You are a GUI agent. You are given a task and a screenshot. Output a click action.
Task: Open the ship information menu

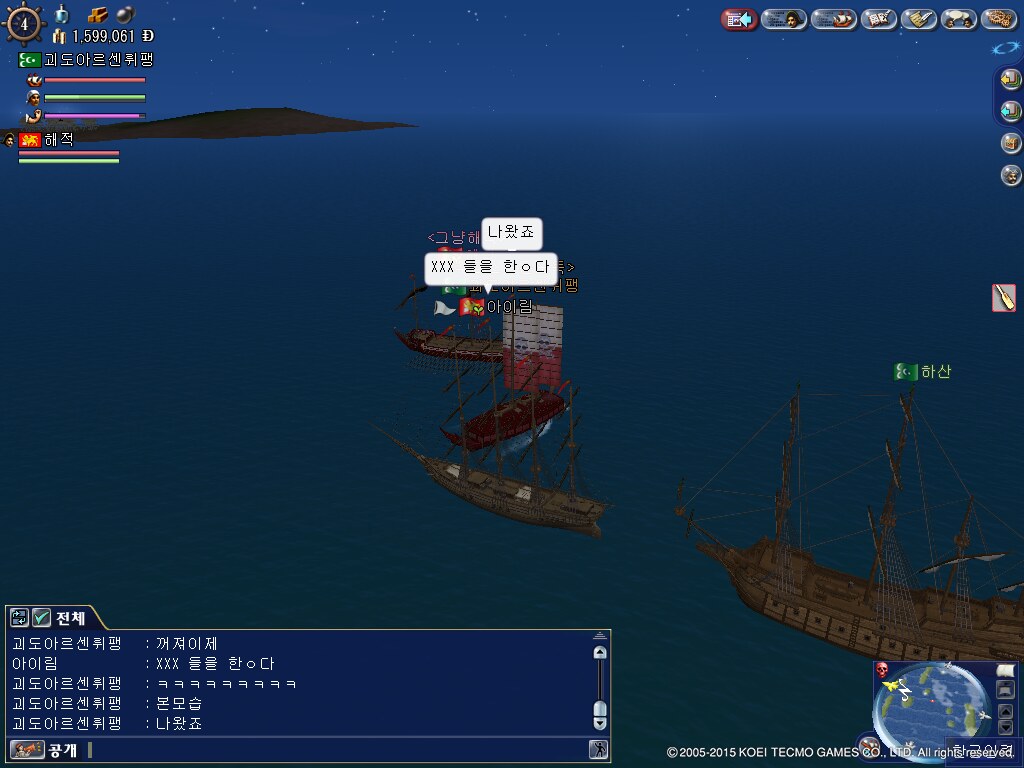[833, 19]
